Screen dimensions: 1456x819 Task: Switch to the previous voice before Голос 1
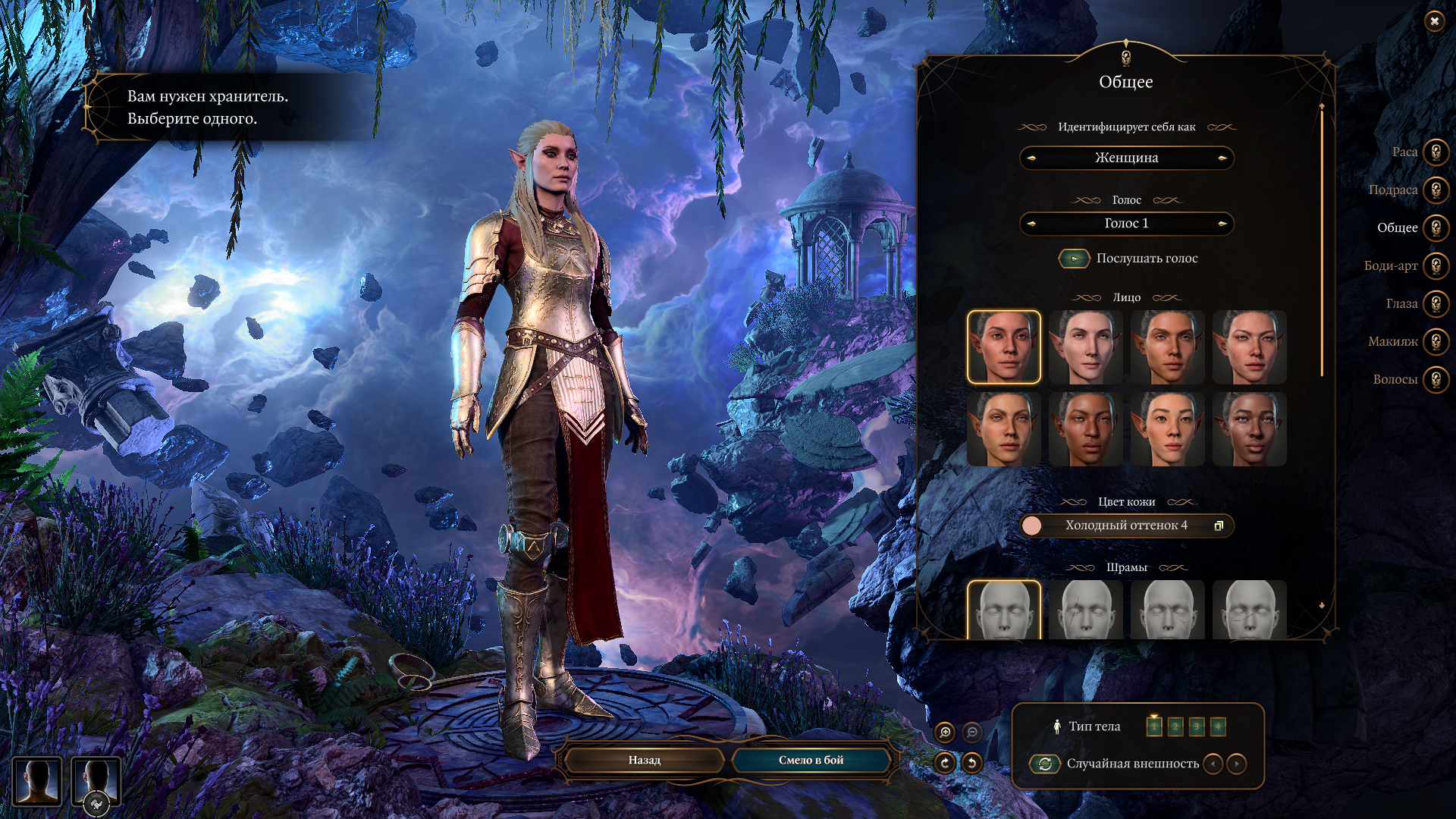(x=1031, y=224)
